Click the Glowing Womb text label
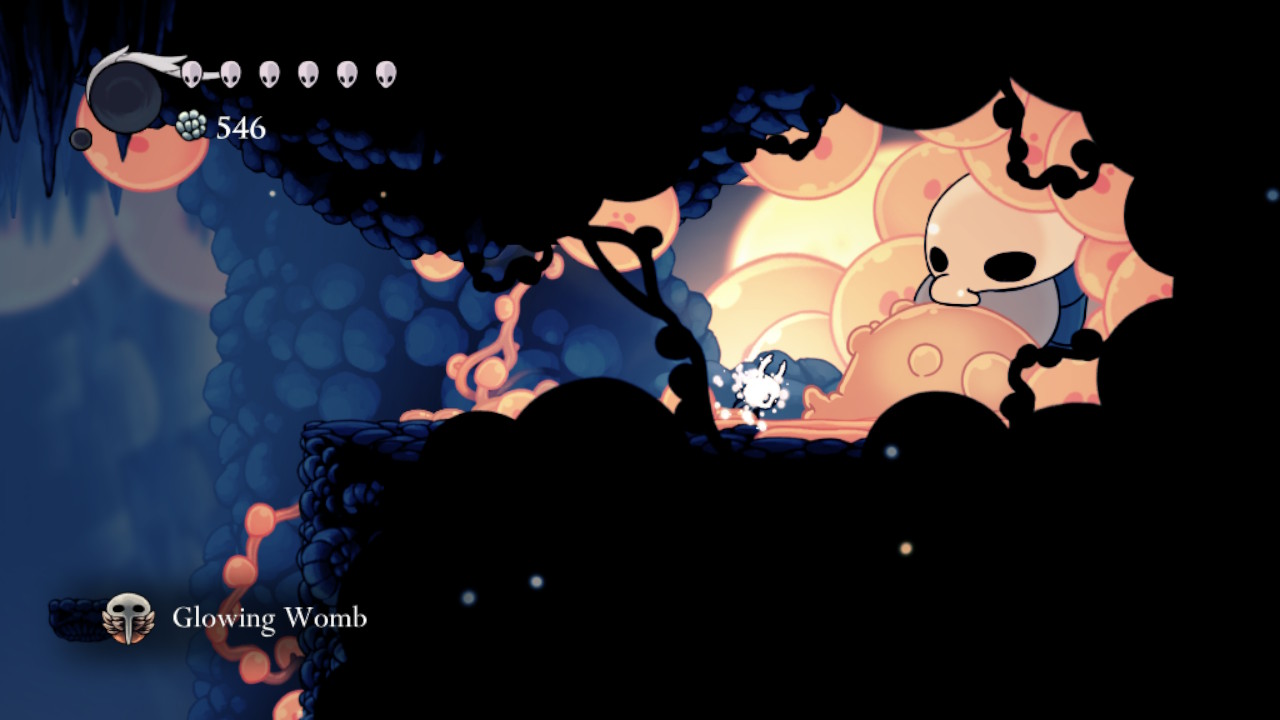The height and width of the screenshot is (720, 1280). click(268, 619)
